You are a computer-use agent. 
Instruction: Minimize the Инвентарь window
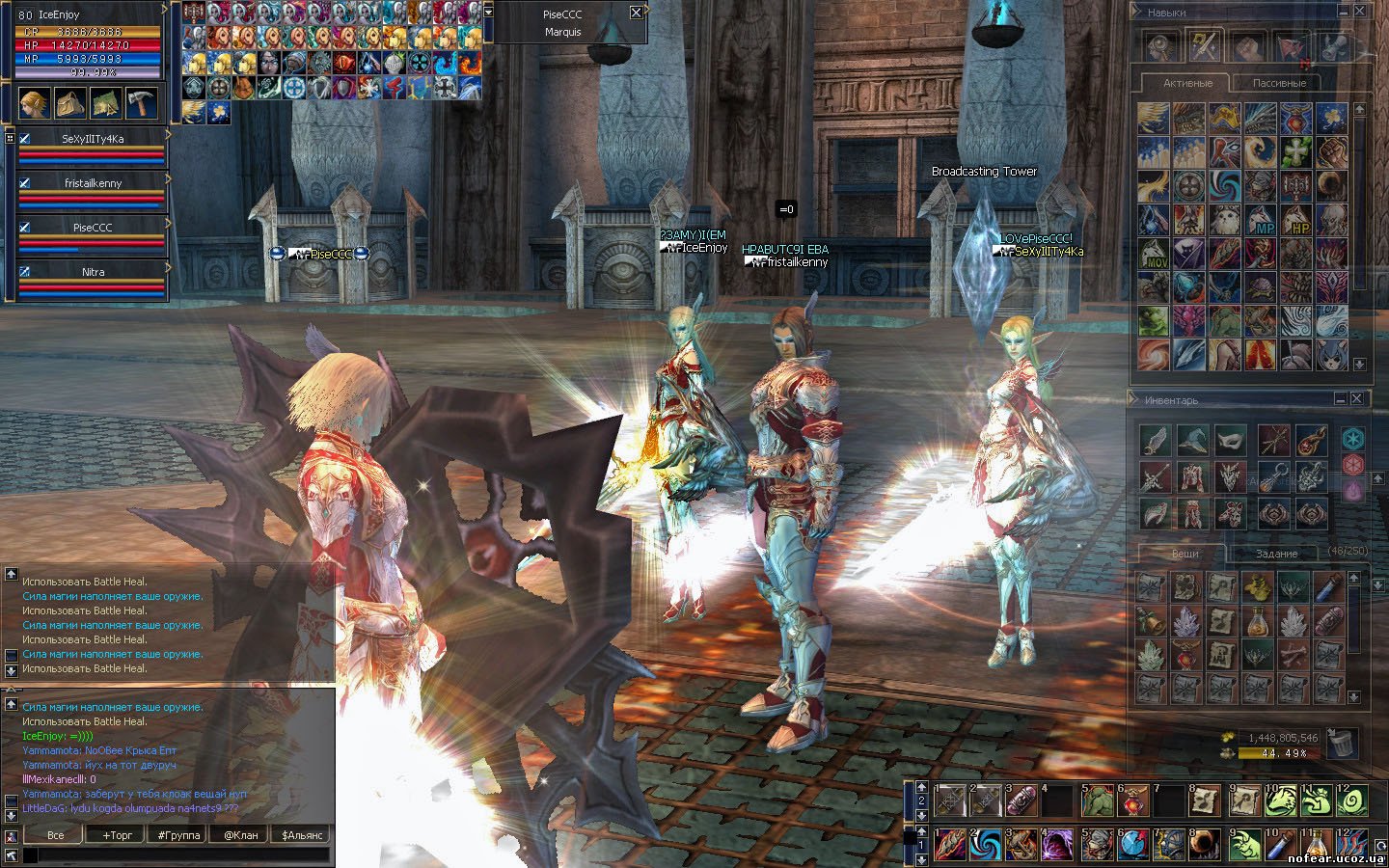tap(1341, 398)
